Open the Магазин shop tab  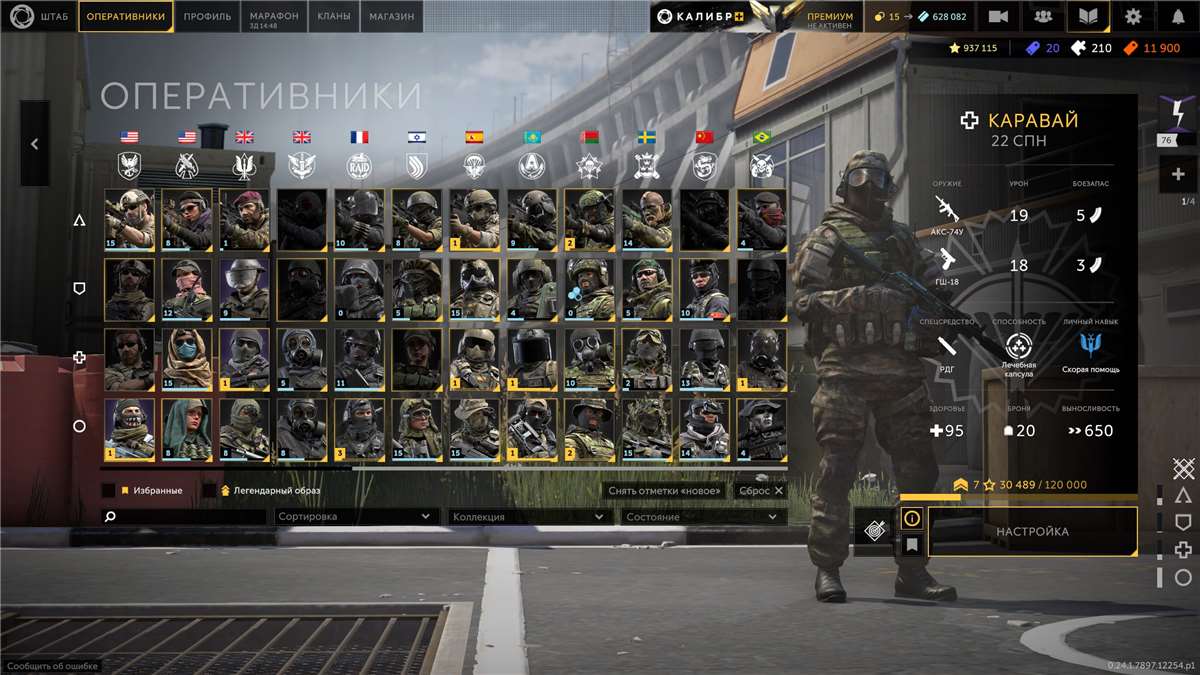tap(392, 16)
